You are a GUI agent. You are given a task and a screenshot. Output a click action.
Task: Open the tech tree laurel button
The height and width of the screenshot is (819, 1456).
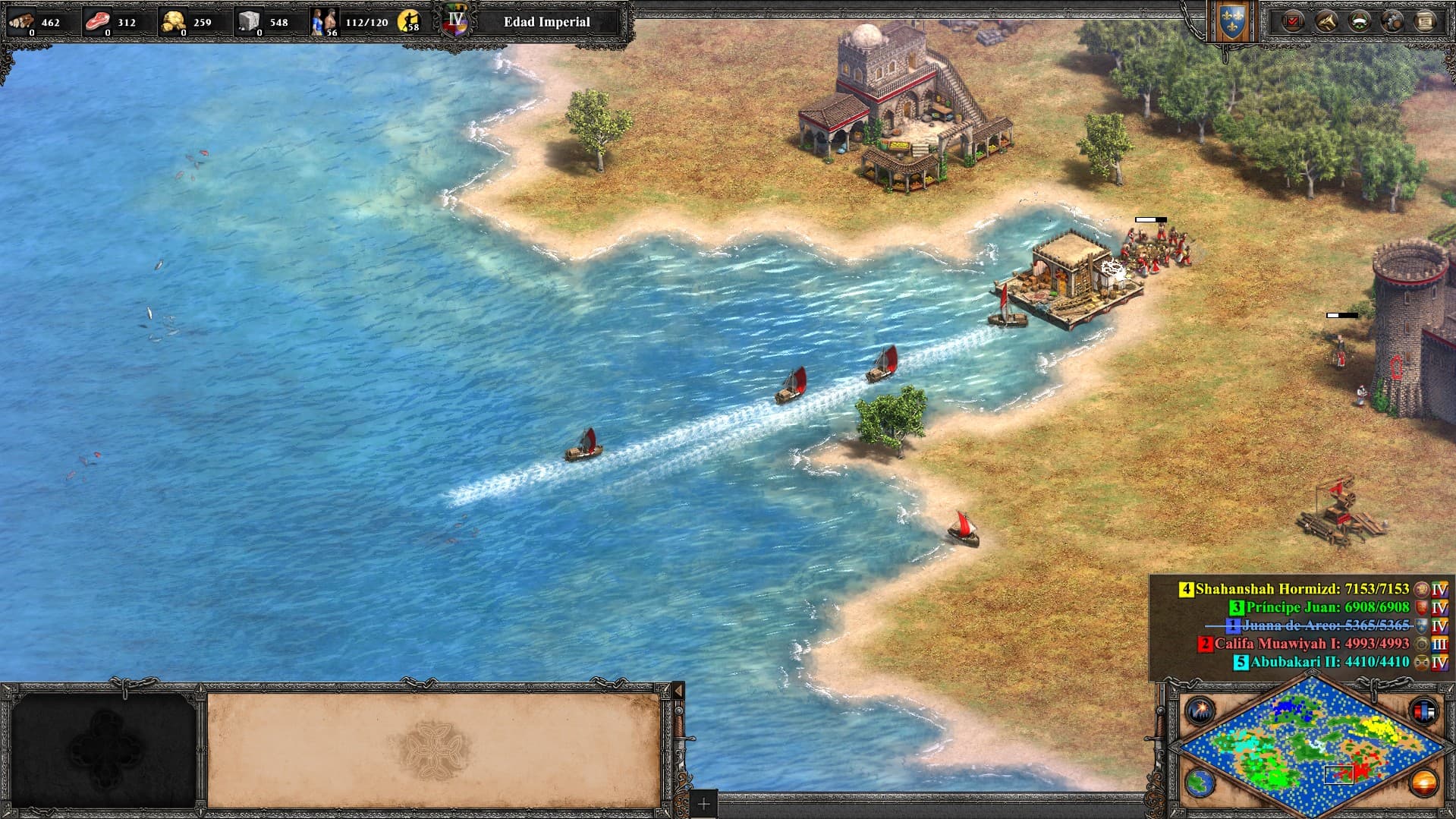tap(1359, 21)
